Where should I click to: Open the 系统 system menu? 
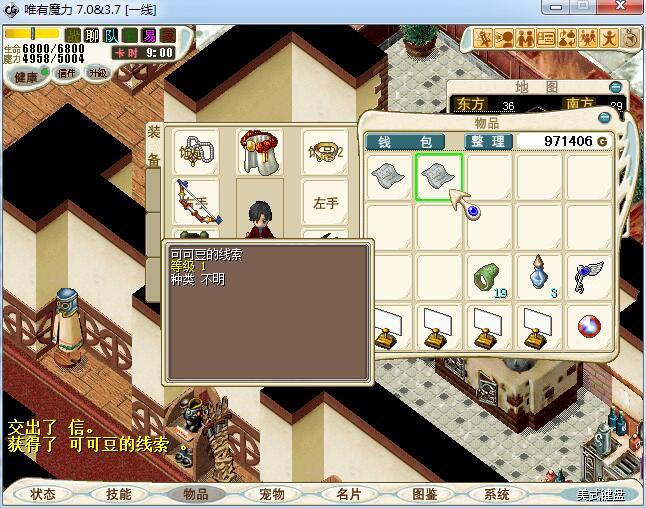point(497,494)
